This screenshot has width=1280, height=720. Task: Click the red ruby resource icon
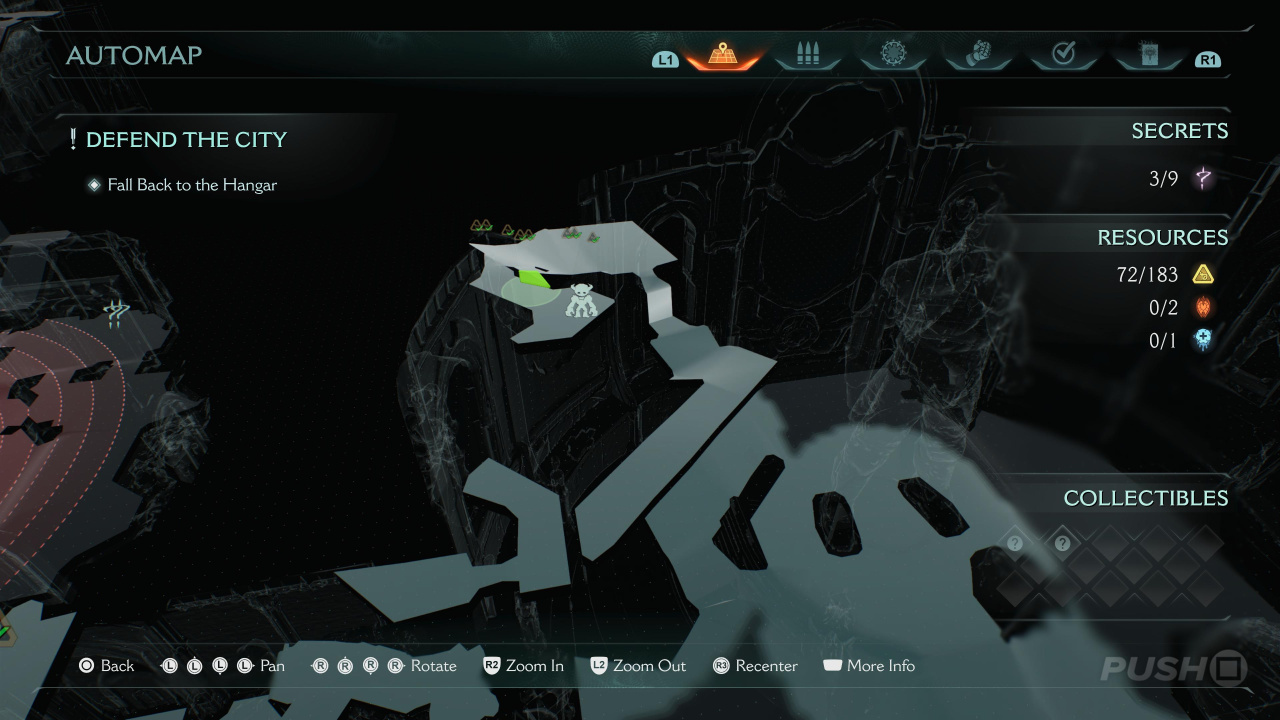coord(1203,307)
